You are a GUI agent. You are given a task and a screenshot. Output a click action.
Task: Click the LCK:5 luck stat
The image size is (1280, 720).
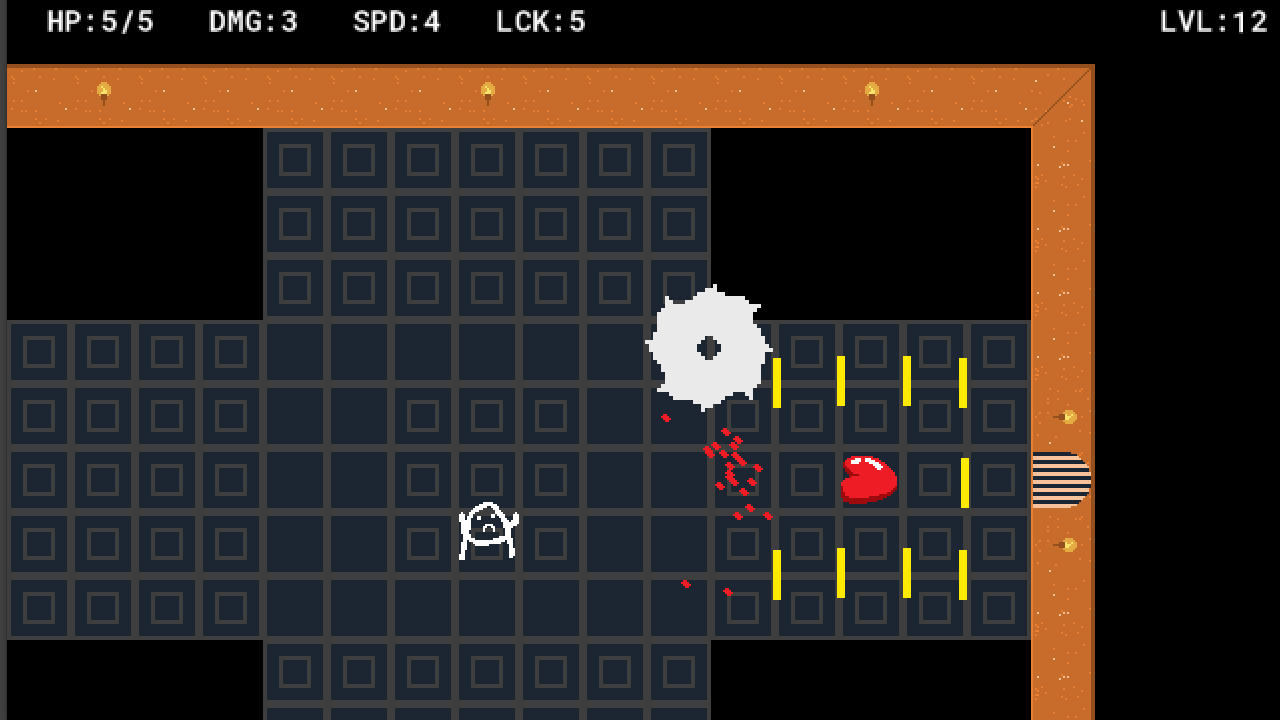(x=539, y=21)
